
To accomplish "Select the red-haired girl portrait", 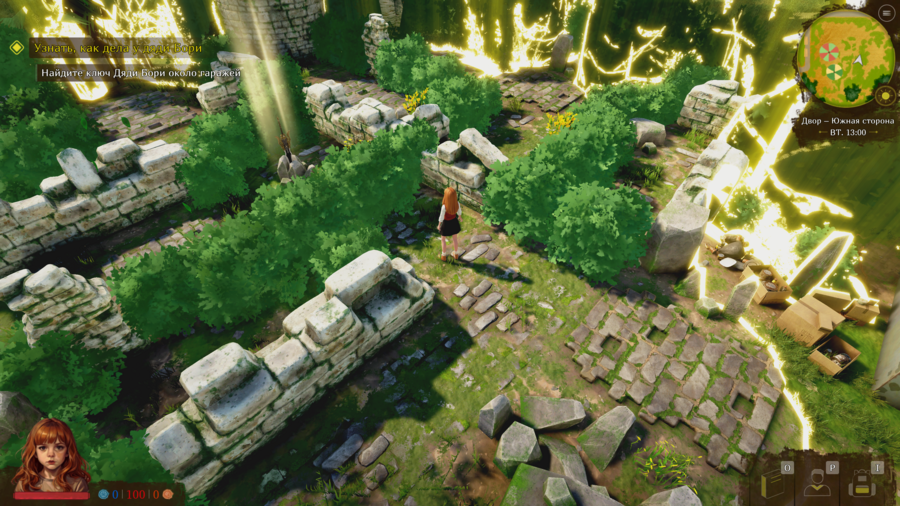I will pyautogui.click(x=50, y=455).
